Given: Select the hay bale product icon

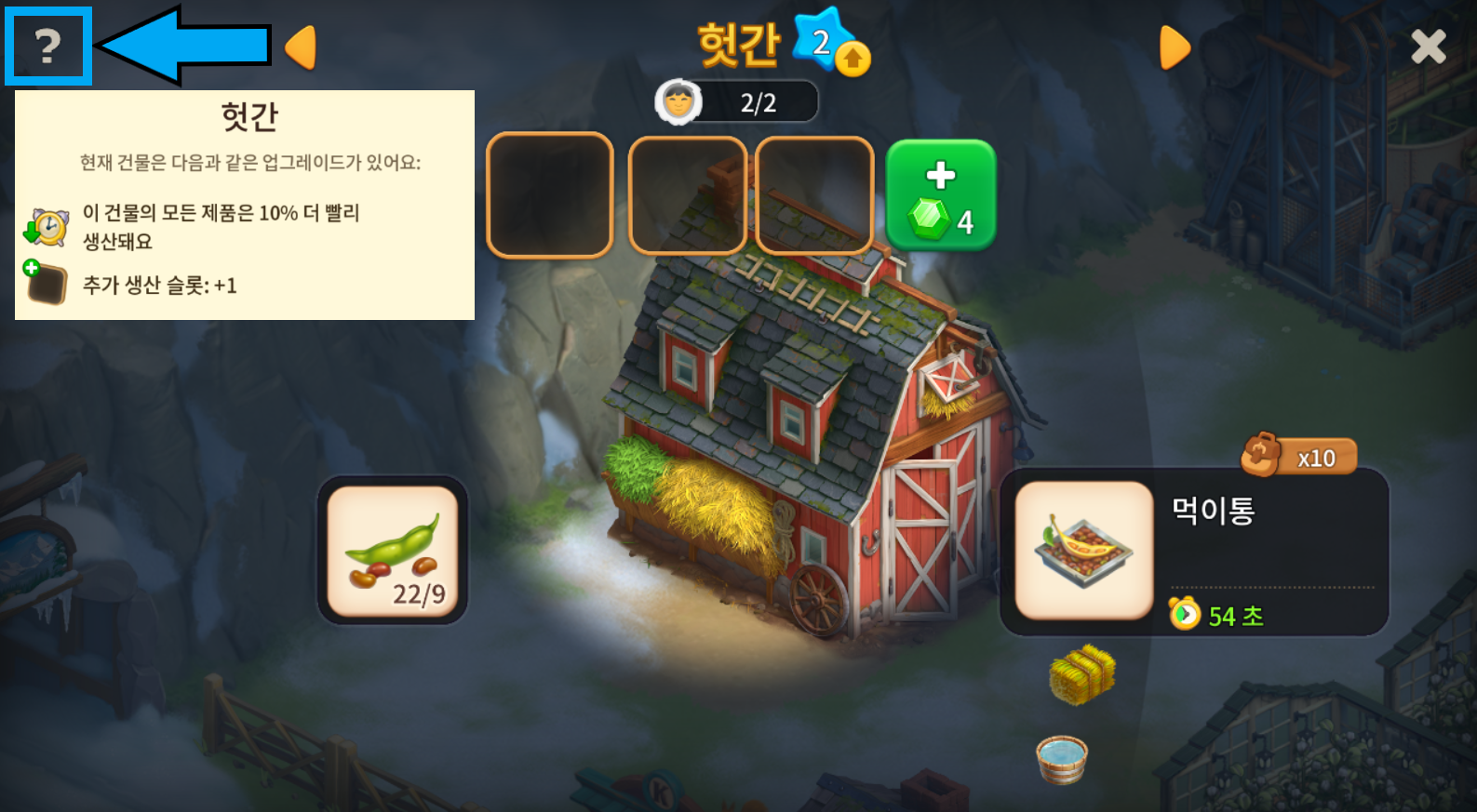Looking at the screenshot, I should (1081, 673).
